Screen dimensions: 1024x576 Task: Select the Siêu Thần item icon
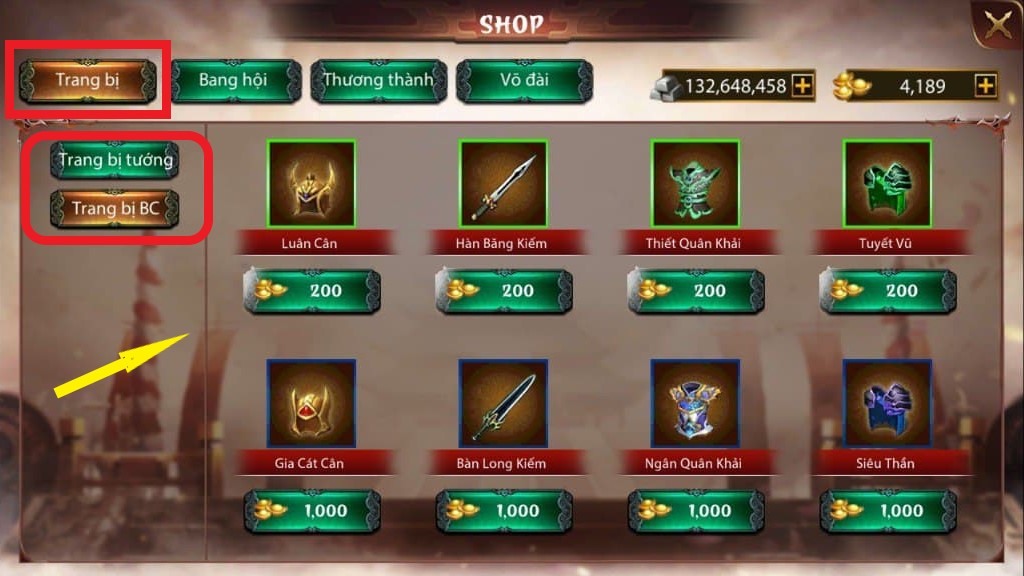[x=887, y=403]
